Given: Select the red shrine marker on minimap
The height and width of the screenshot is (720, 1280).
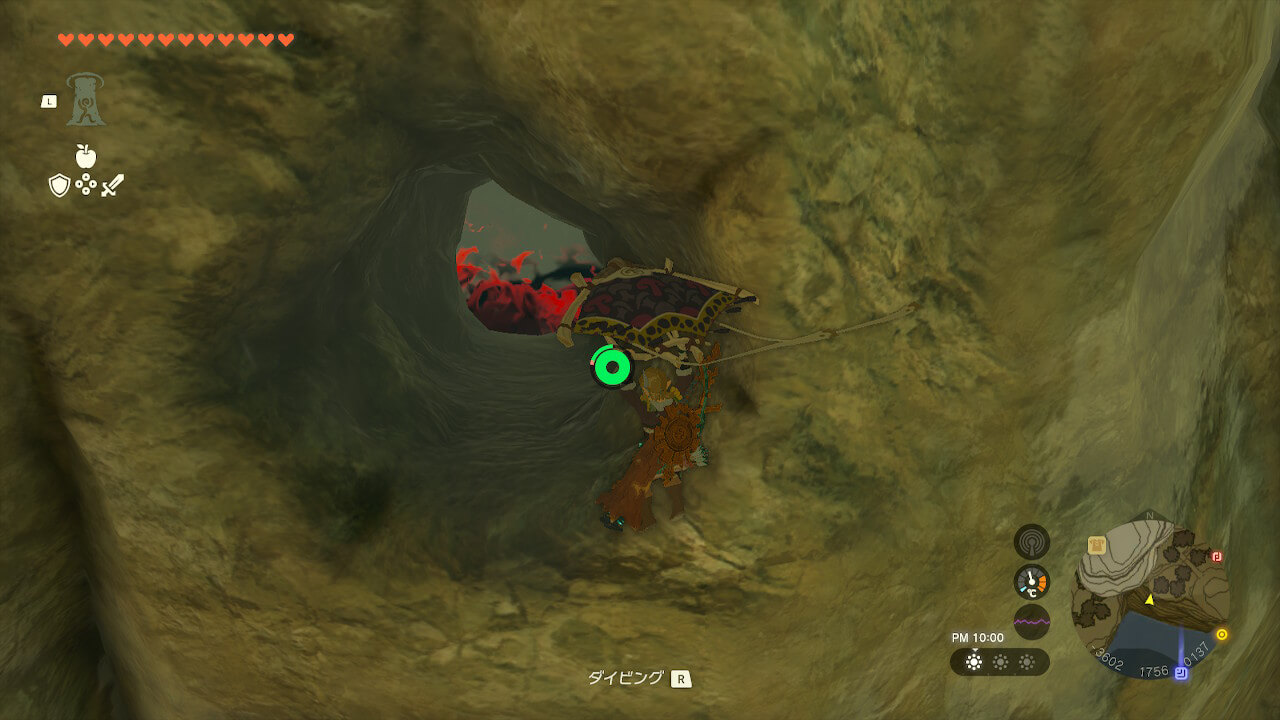Looking at the screenshot, I should [x=1217, y=557].
